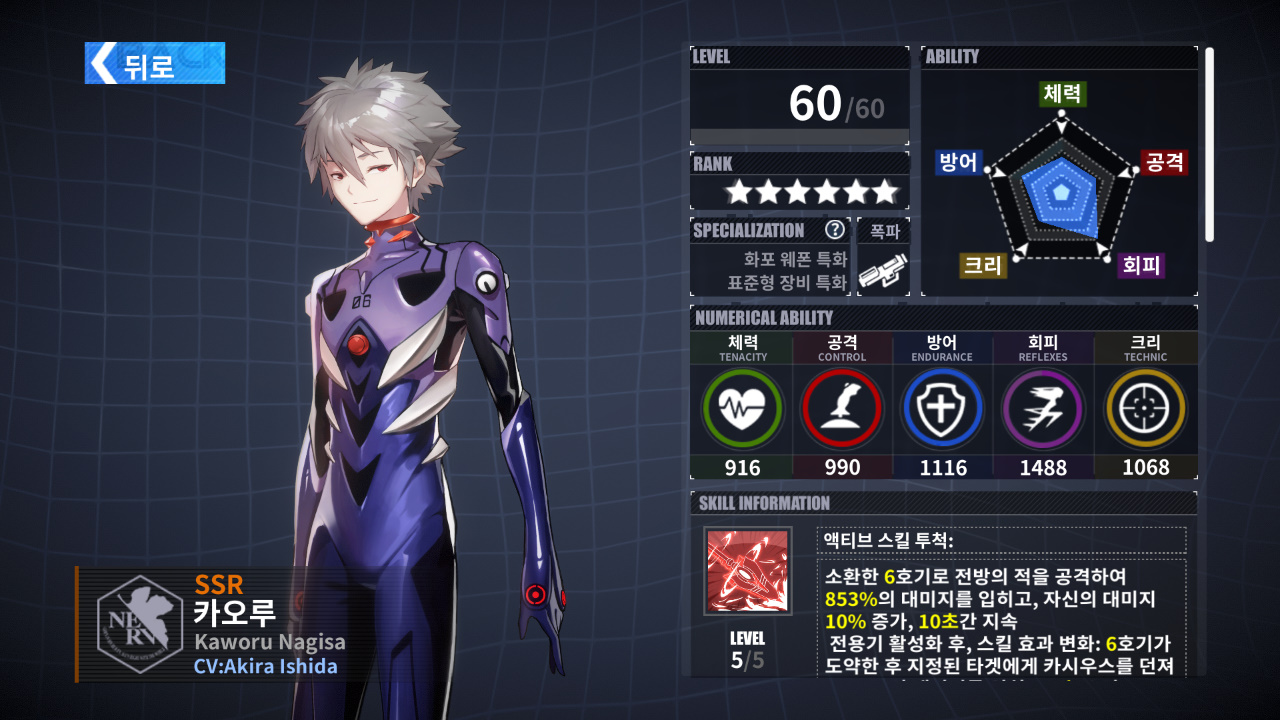Select the 체력 tenacity heart icon
1280x720 pixels.
[742, 408]
